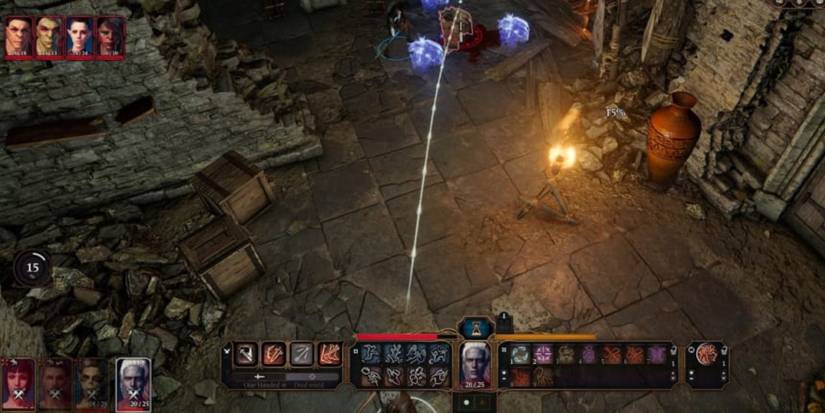The width and height of the screenshot is (825, 413).
Task: Select the bearded party member portrait
Action: pos(94,381)
